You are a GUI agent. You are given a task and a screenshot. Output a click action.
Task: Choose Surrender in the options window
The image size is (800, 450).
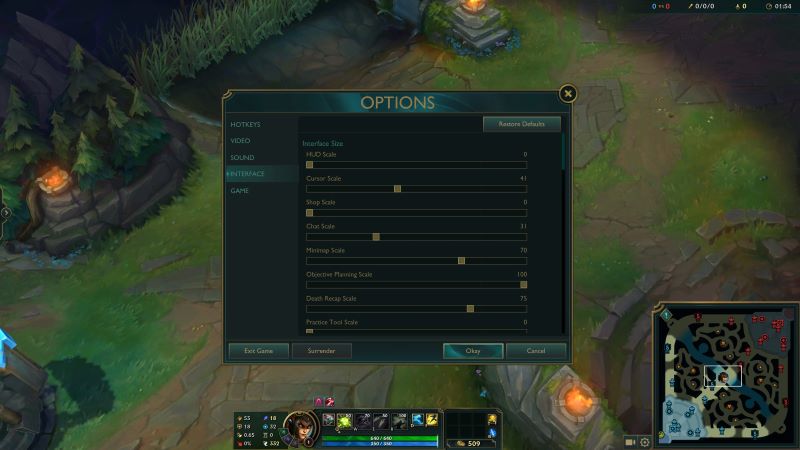[x=321, y=351]
